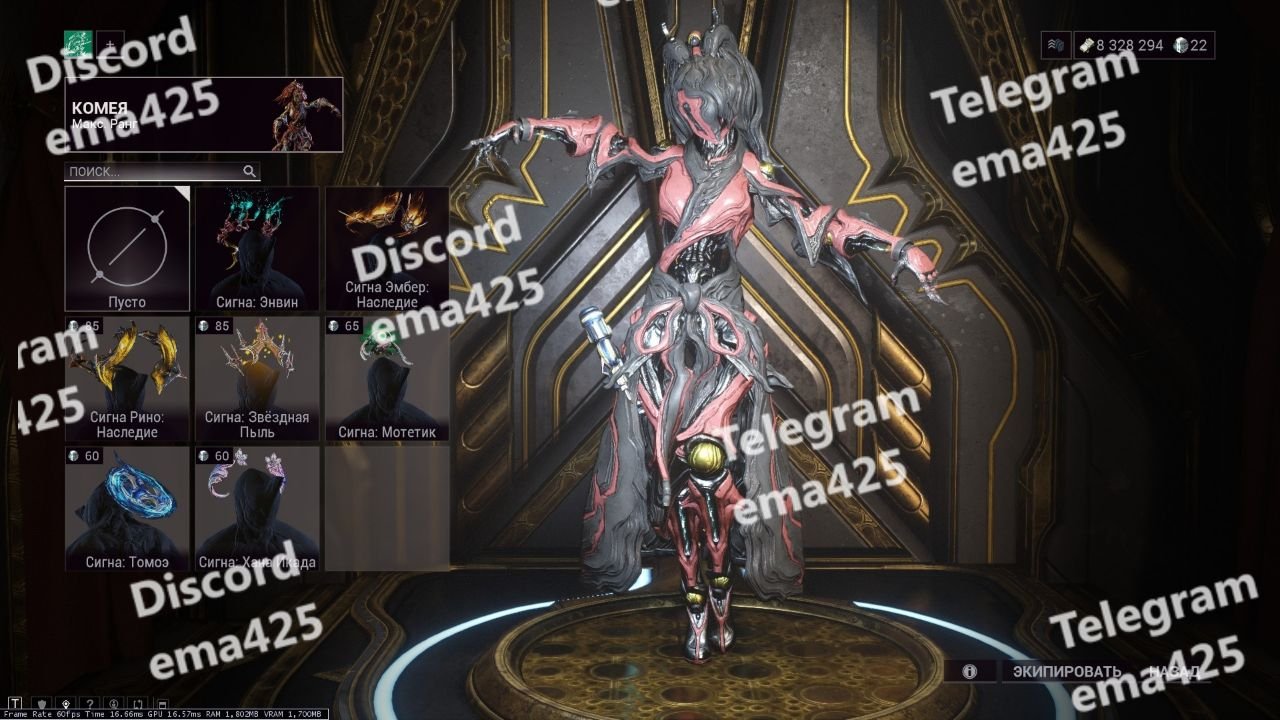Screen dimensions: 1280x720
Task: Open the КОМЕЯ warframe card
Action: 204,114
